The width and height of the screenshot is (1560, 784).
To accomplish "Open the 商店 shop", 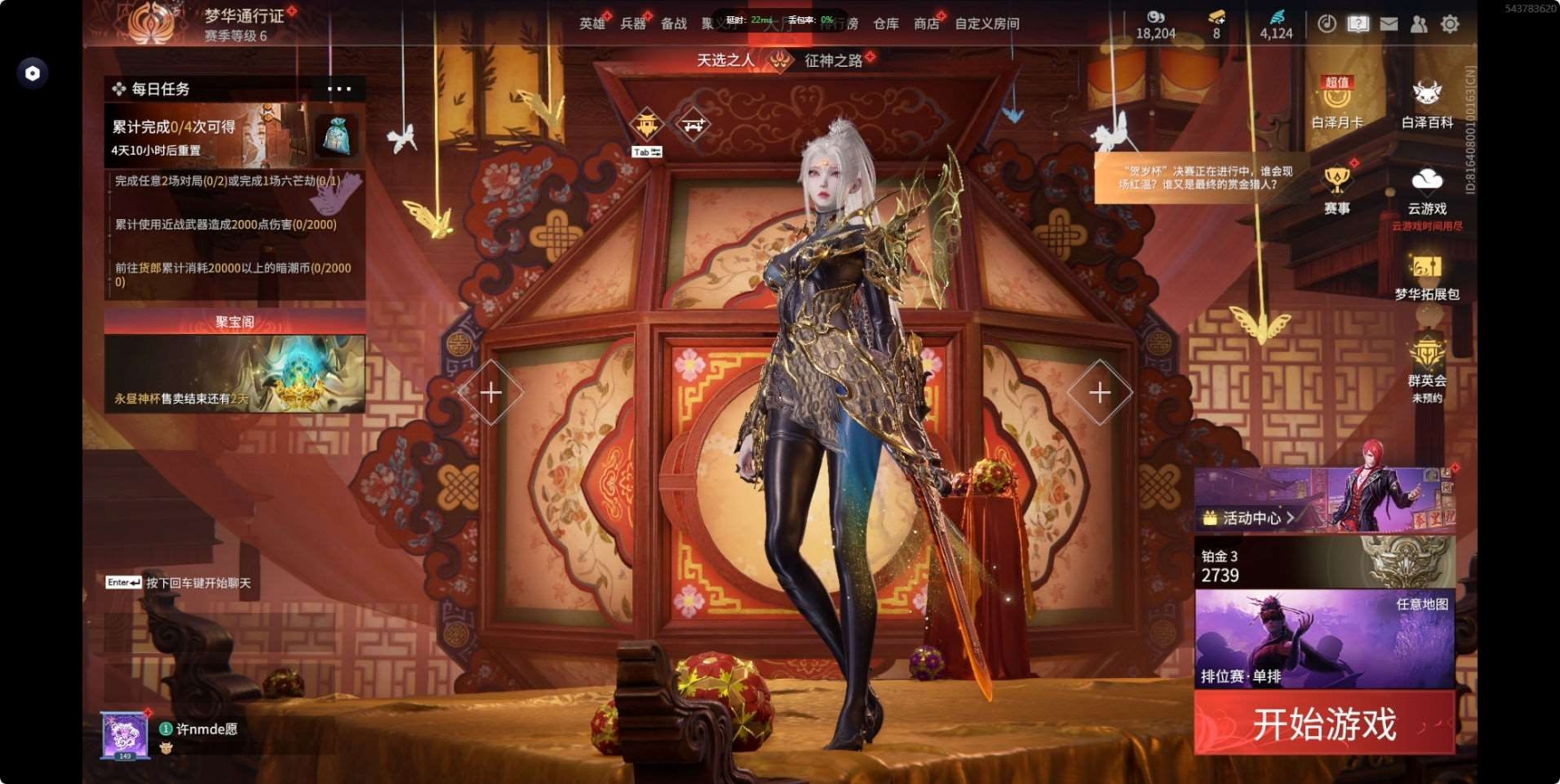I will pos(926,24).
